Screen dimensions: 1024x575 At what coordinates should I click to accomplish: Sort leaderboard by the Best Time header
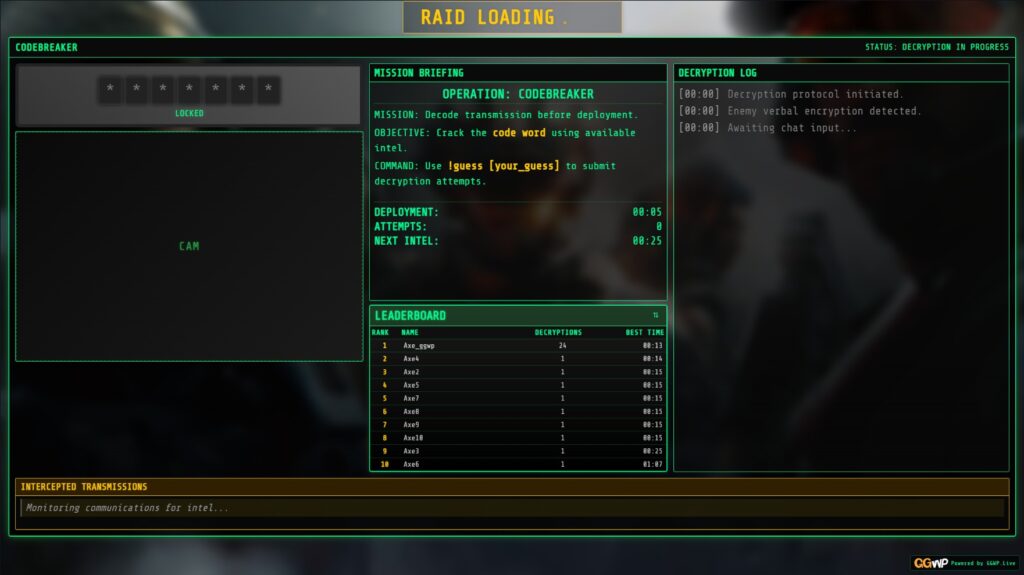point(644,332)
